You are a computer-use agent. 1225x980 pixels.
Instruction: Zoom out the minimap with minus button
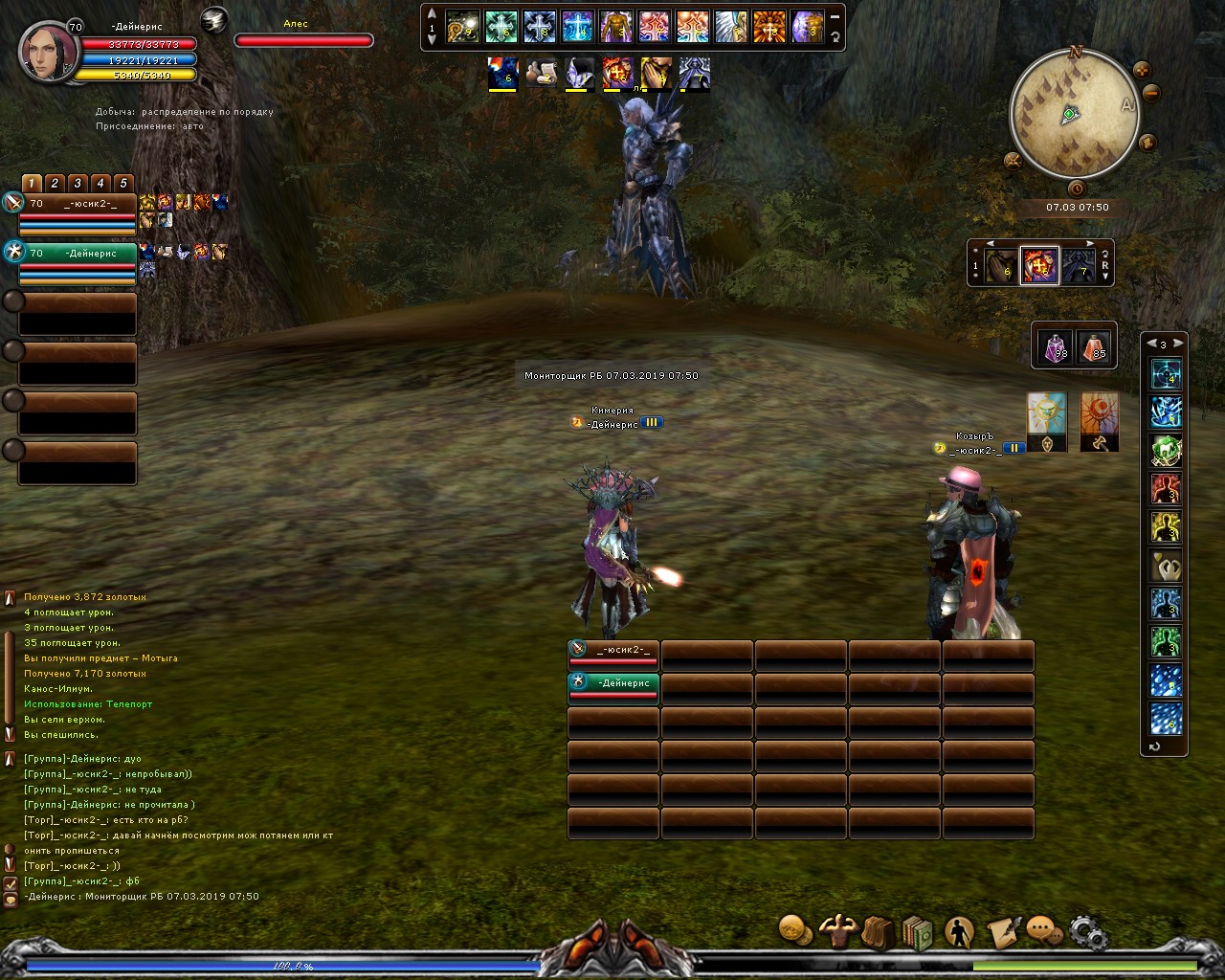pos(1151,93)
